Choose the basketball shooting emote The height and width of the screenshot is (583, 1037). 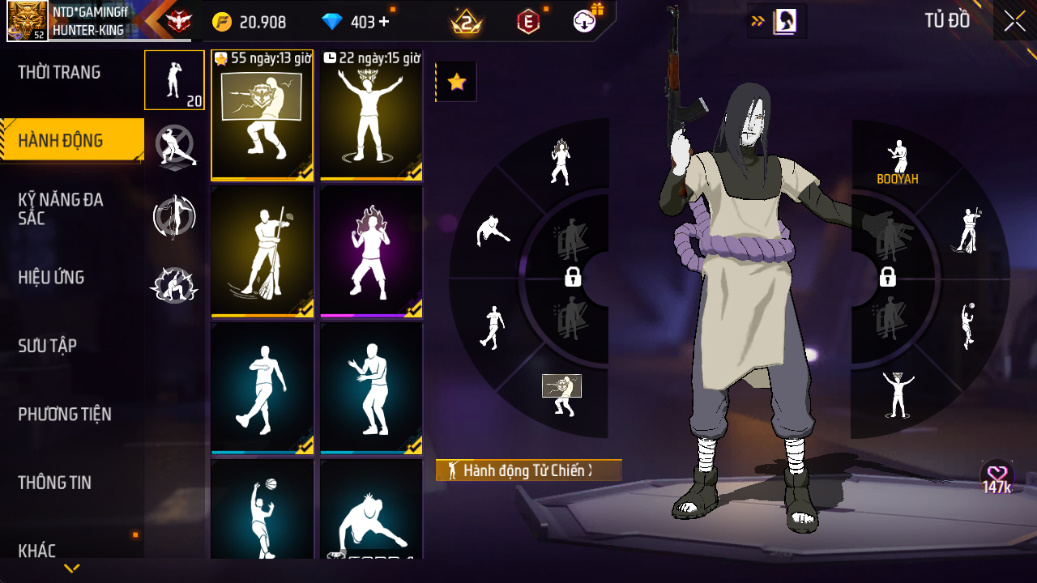(262, 509)
